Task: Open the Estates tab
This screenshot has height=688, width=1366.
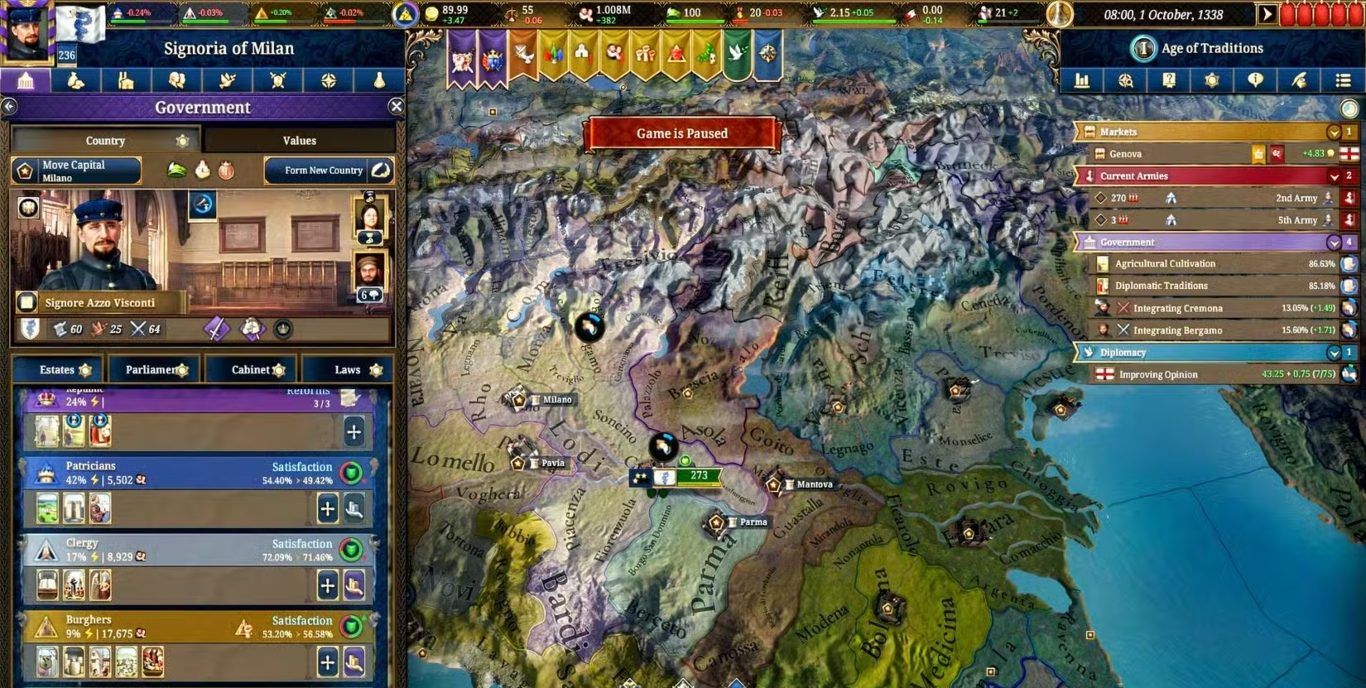Action: pyautogui.click(x=57, y=370)
